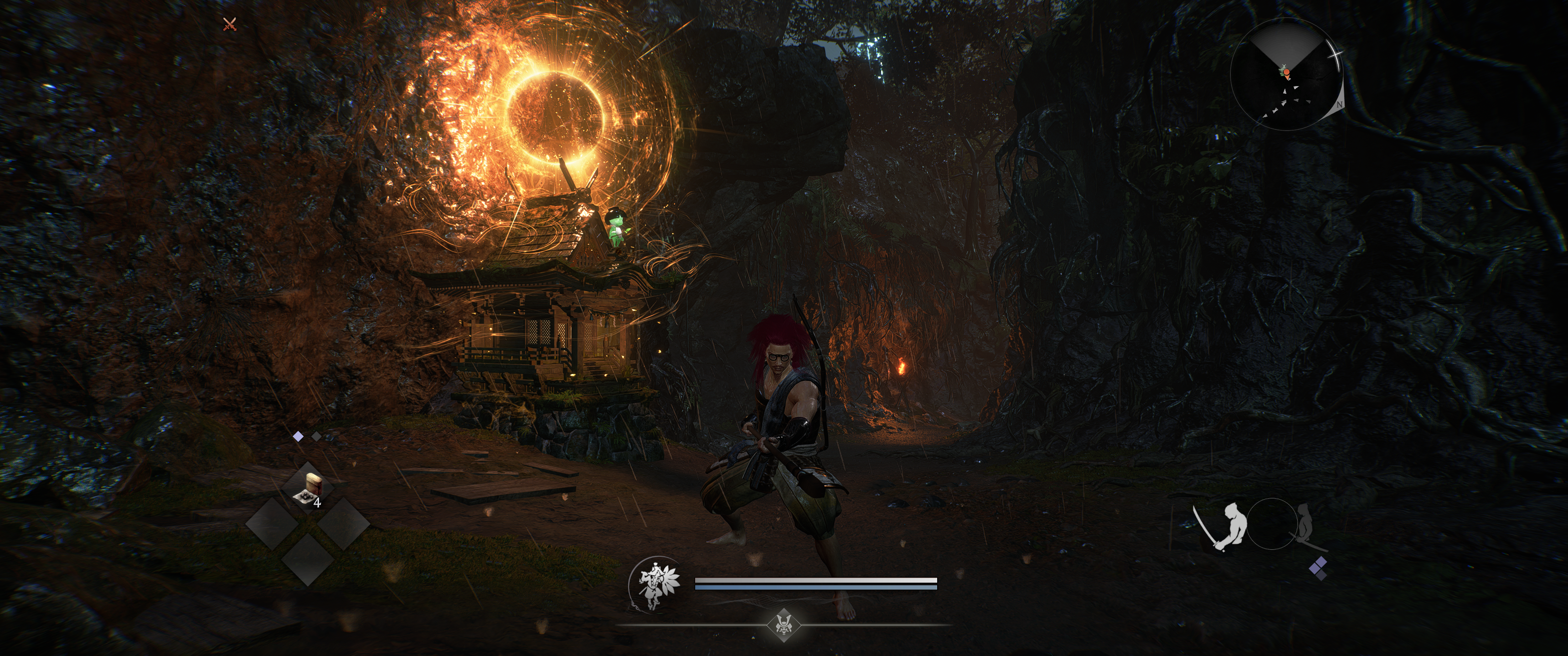Viewport: 1568px width, 656px height.
Task: Click the crossed swords status icon
Action: (229, 24)
